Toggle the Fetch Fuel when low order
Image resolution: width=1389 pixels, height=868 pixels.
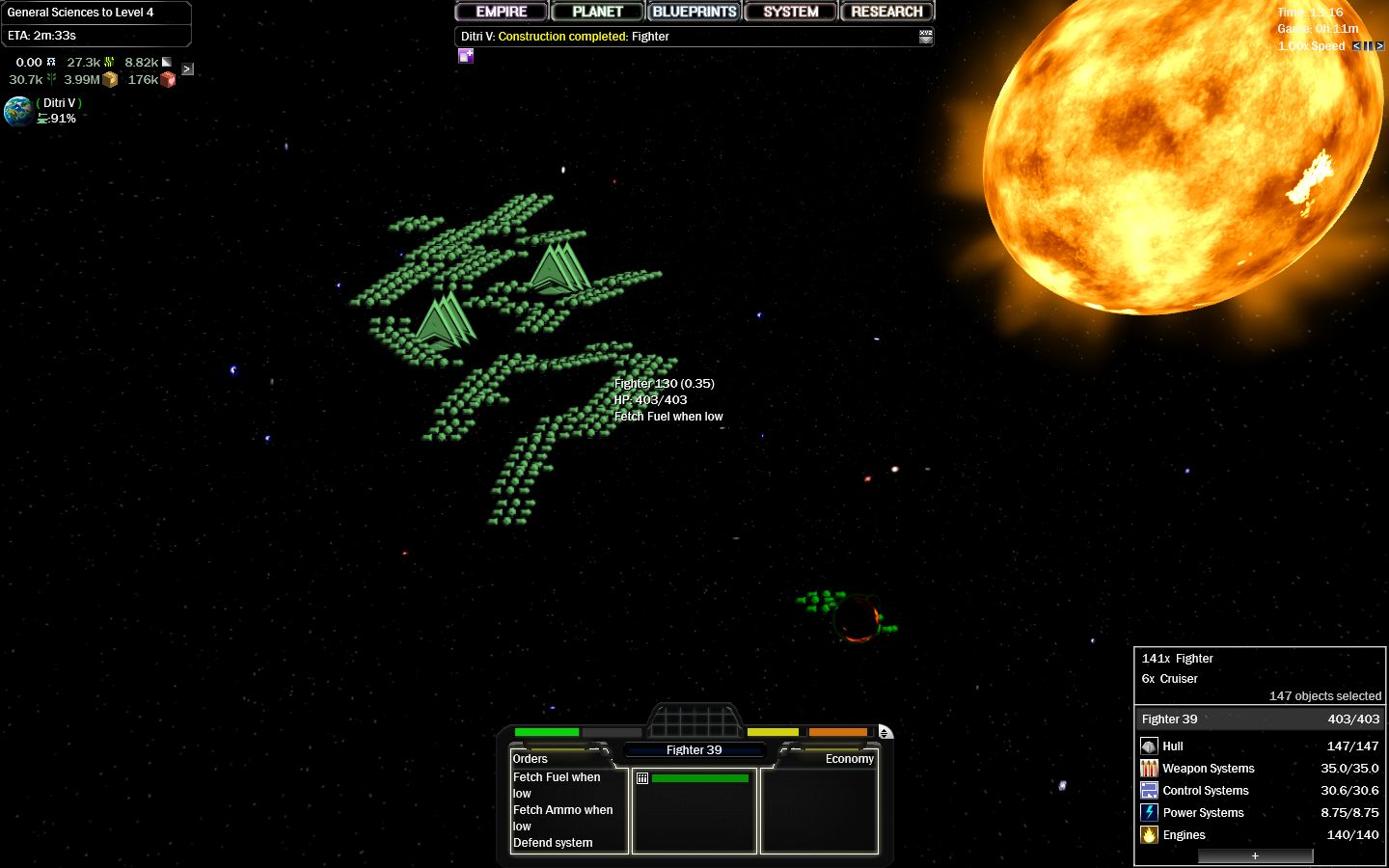[x=556, y=785]
